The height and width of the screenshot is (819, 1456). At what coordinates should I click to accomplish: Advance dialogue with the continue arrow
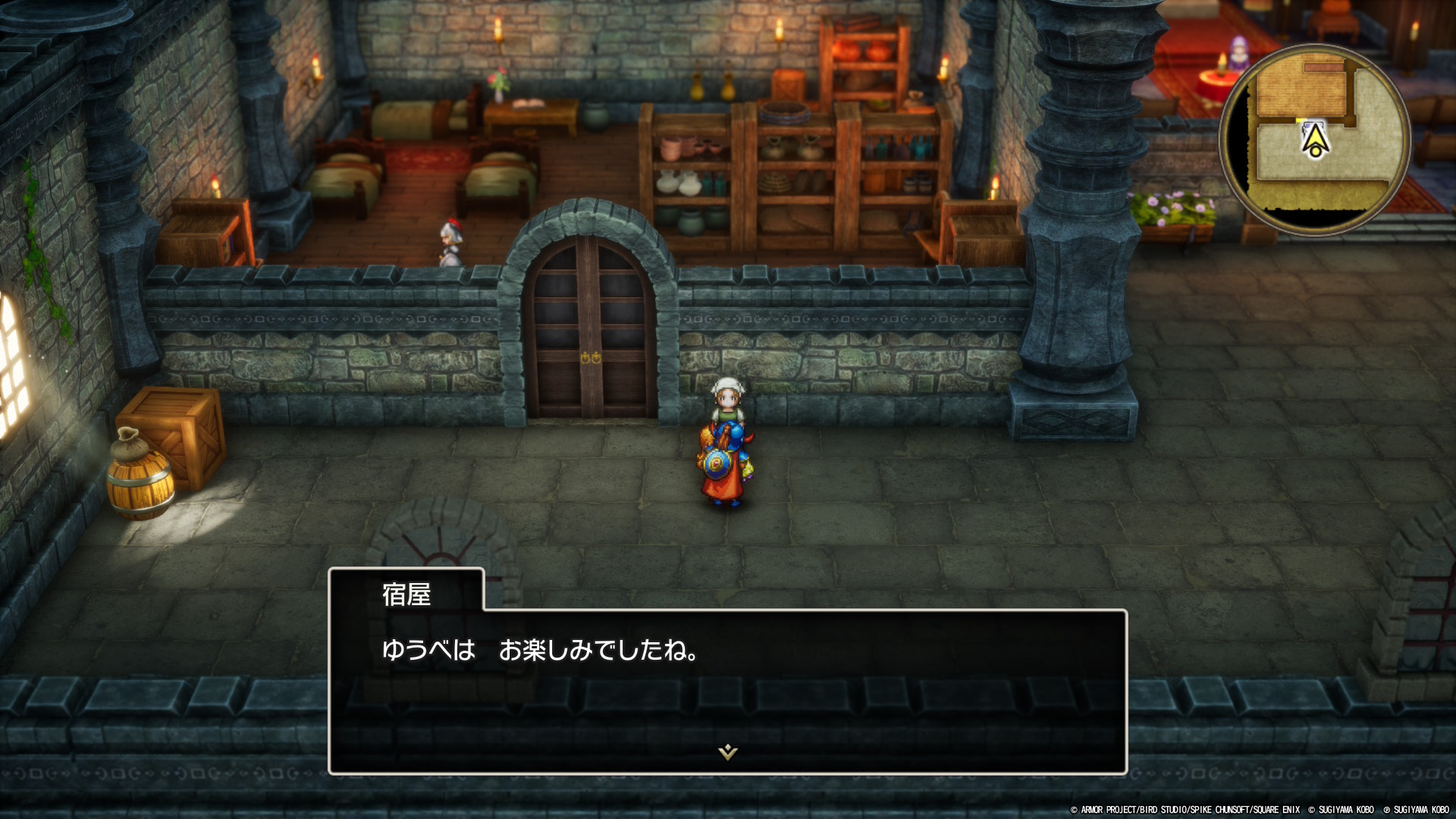[727, 752]
